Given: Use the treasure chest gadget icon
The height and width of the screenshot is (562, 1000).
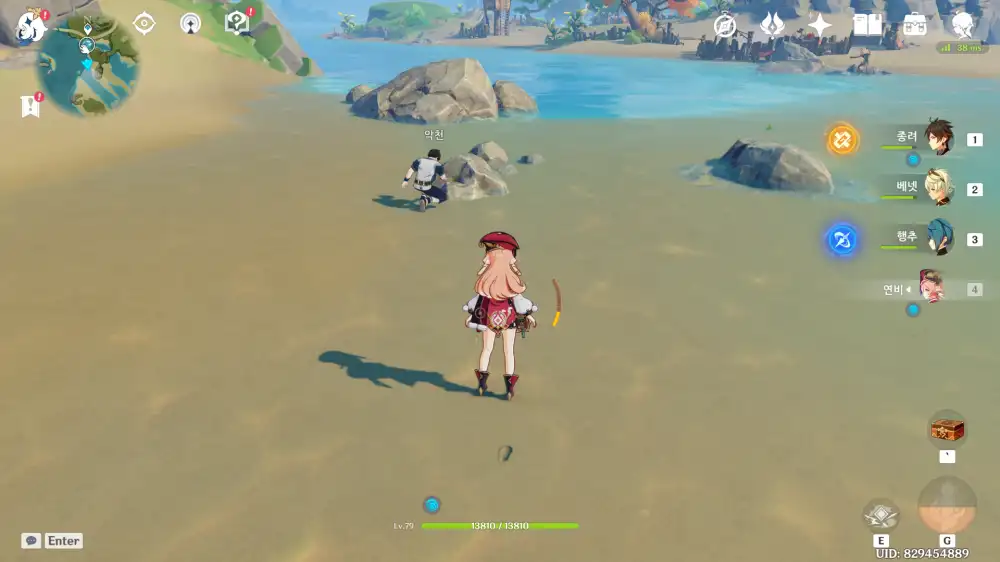Looking at the screenshot, I should pyautogui.click(x=947, y=430).
